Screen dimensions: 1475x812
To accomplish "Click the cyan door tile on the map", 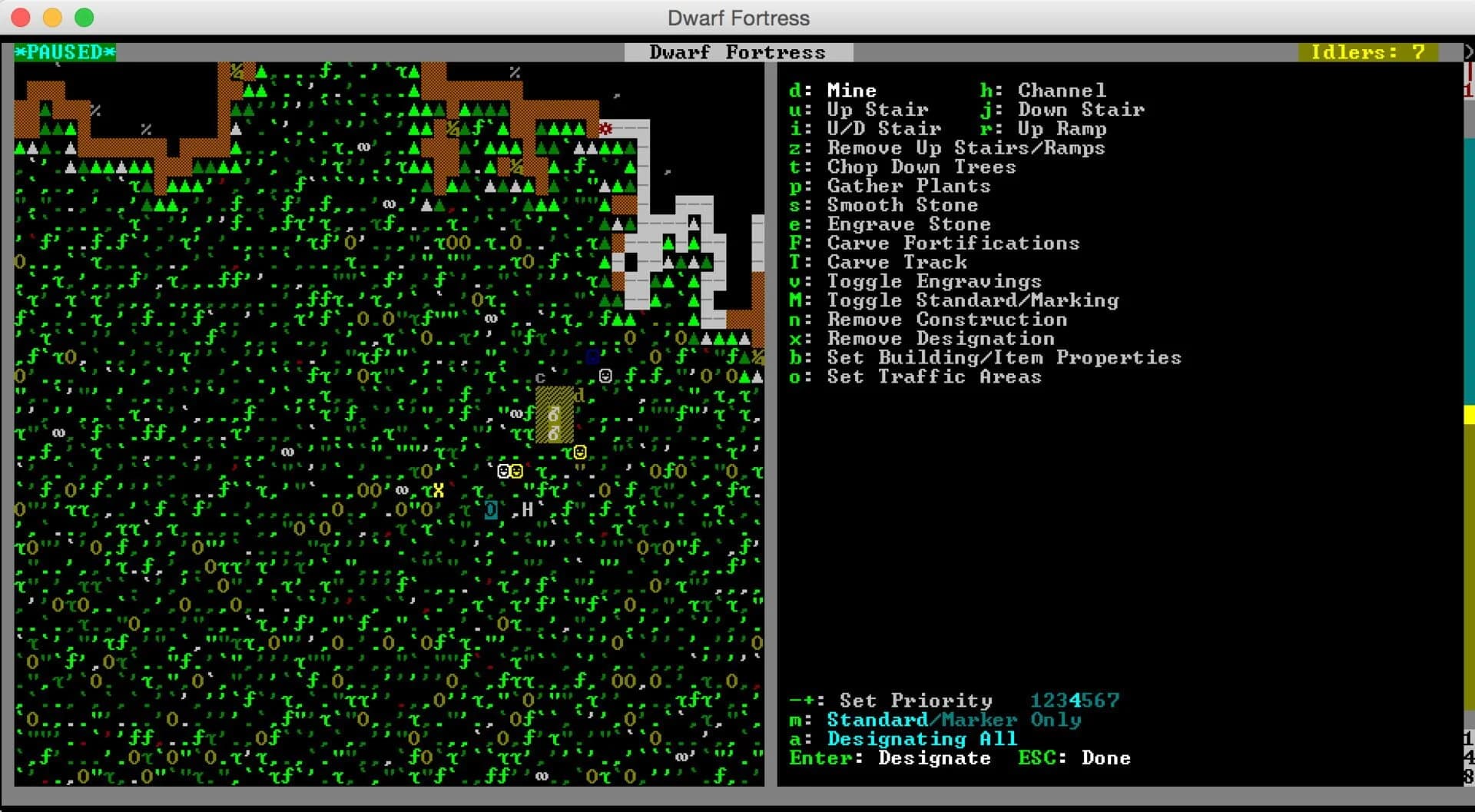I will pyautogui.click(x=489, y=509).
